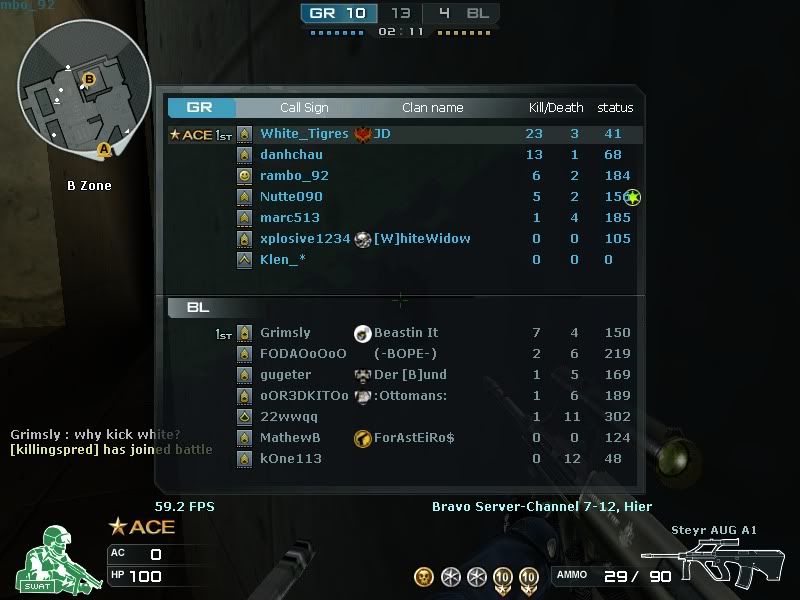Select the oOR3DKITOo player entry

click(x=304, y=396)
